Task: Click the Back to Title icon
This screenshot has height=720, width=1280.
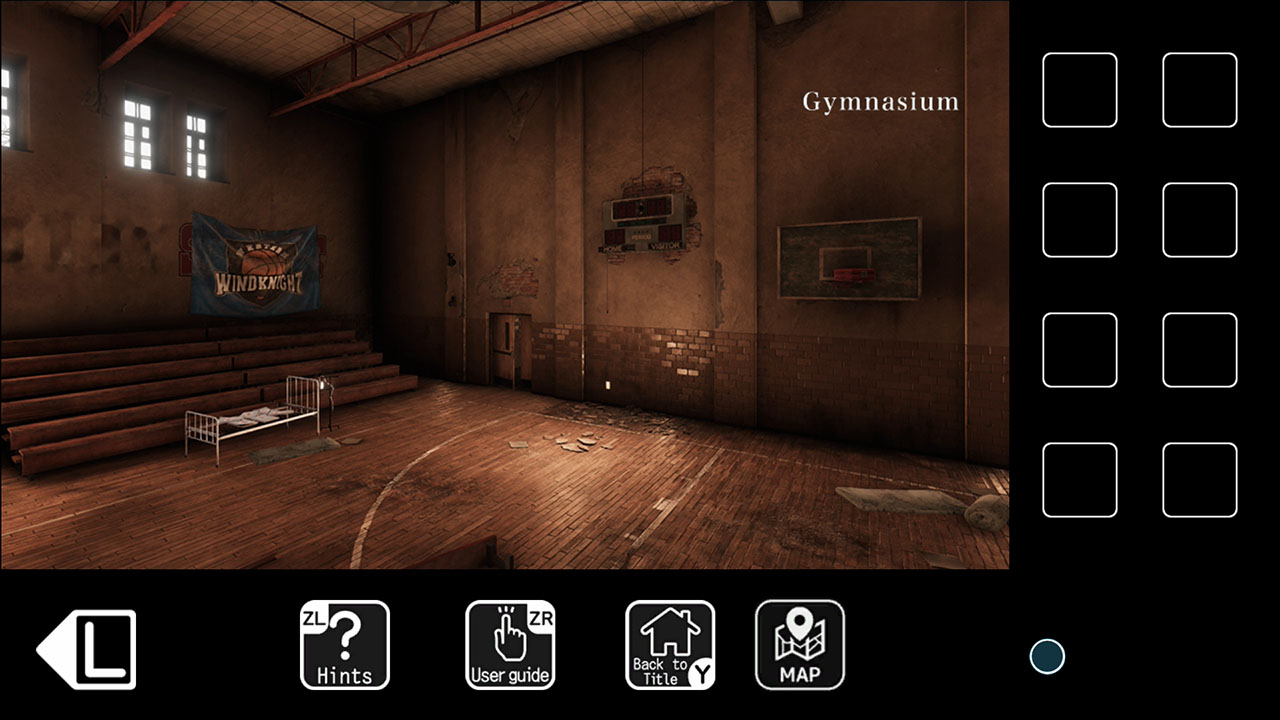Action: (x=670, y=644)
